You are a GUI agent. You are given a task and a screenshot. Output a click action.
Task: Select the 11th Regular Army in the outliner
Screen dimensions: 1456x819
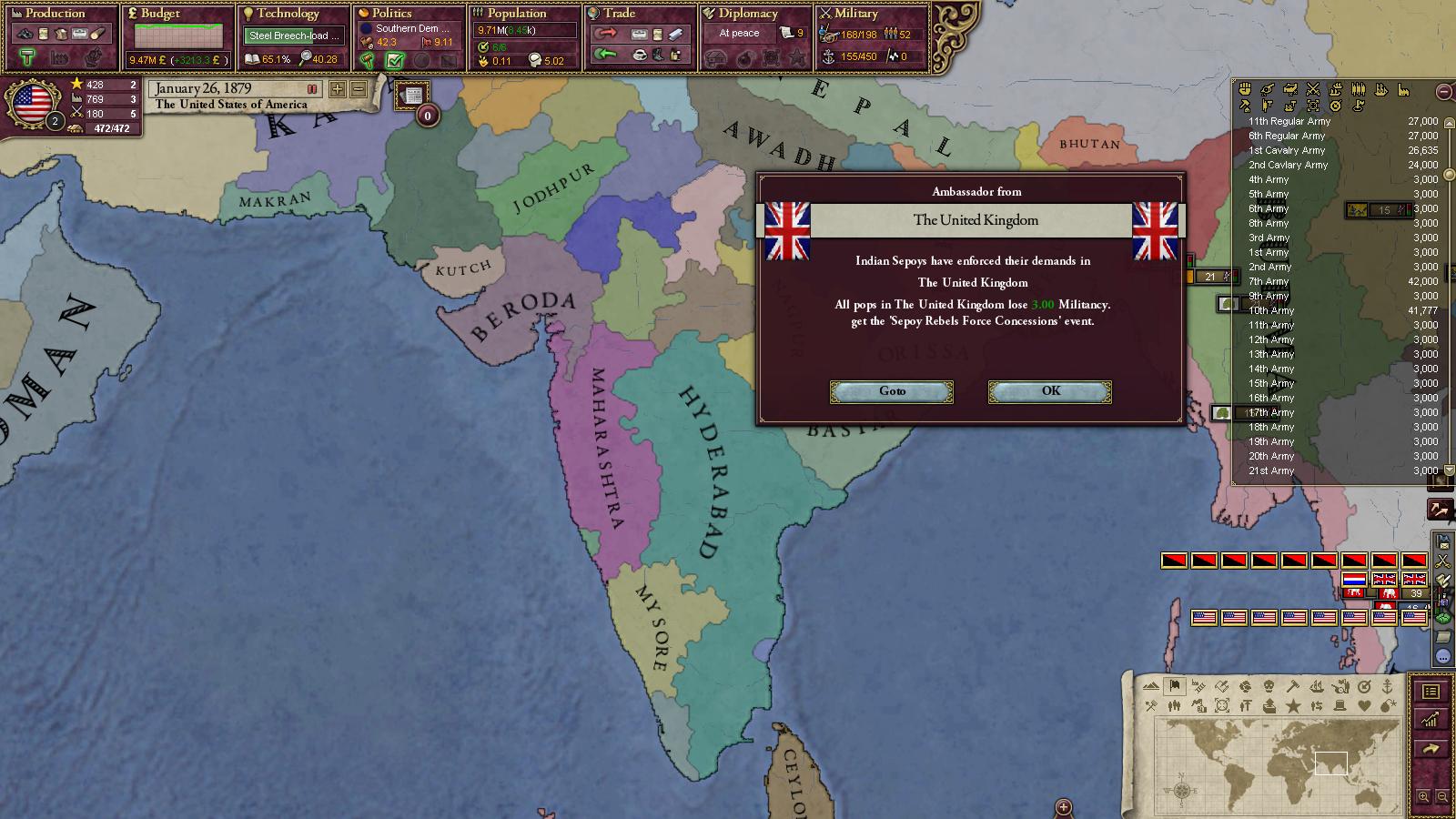coord(1289,121)
